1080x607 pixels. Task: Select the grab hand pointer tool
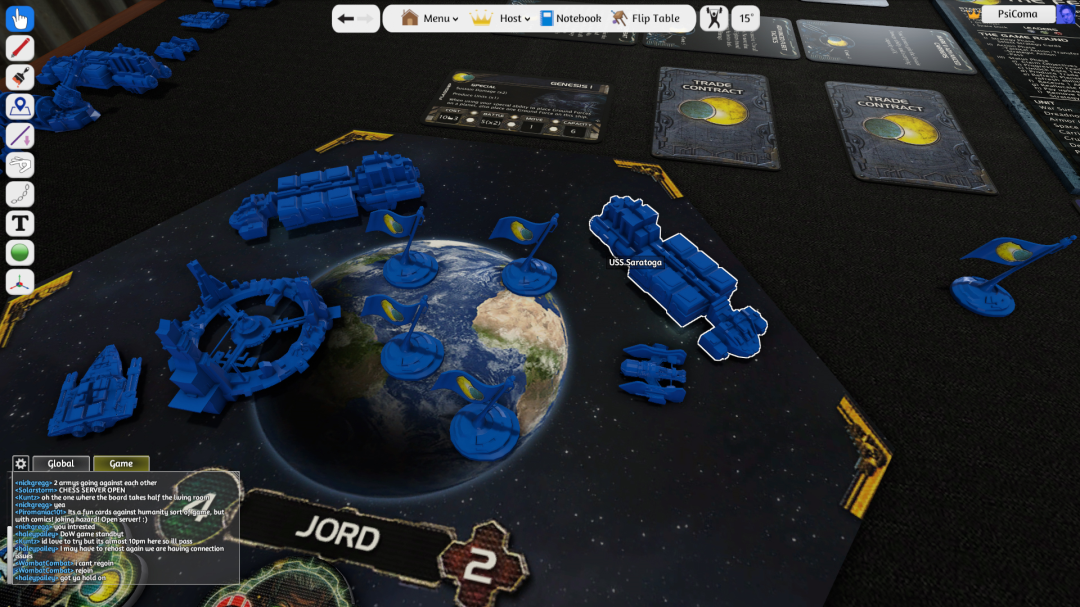click(20, 18)
